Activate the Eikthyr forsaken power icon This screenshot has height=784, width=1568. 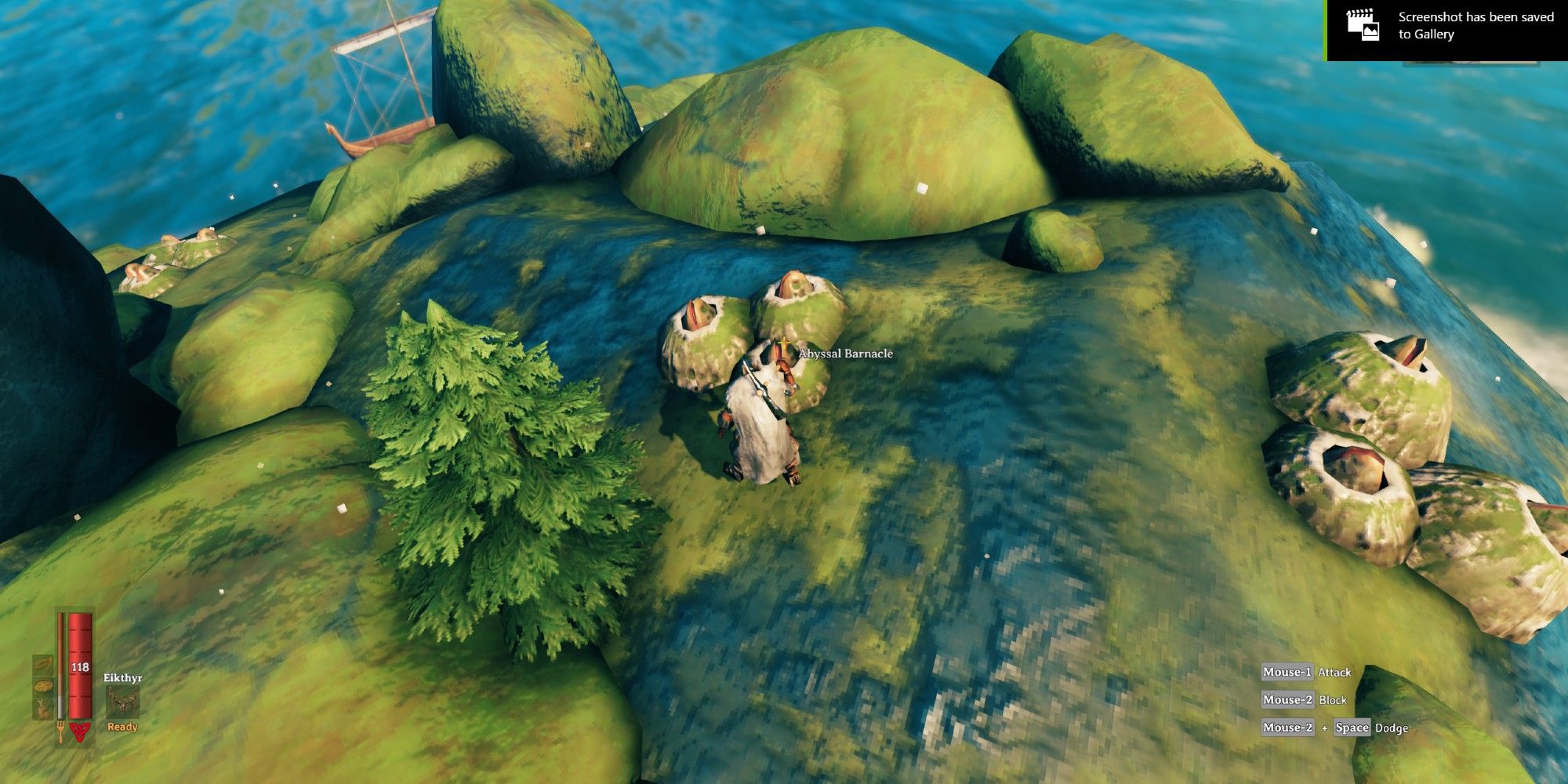[122, 702]
